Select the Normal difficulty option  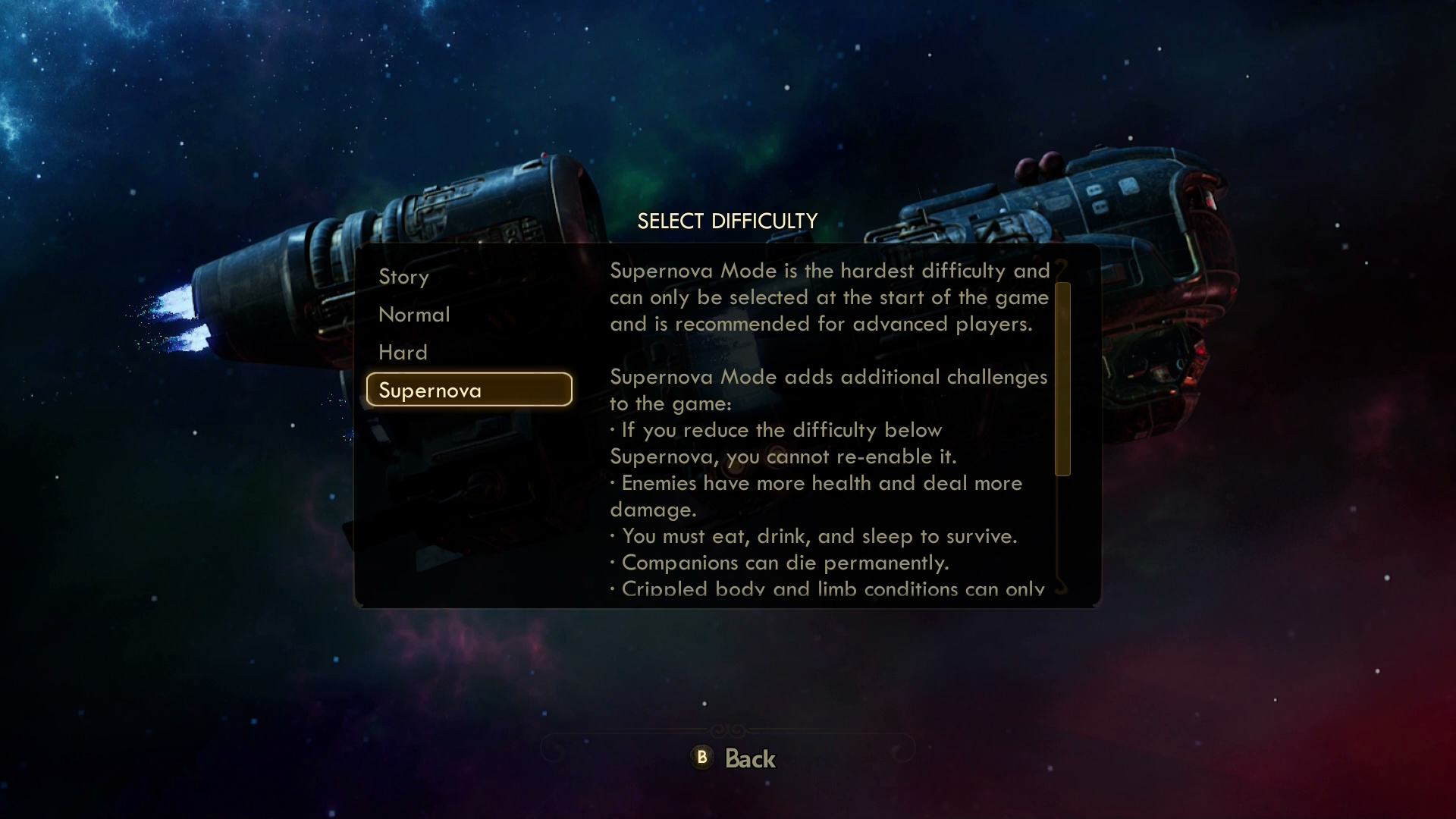414,315
